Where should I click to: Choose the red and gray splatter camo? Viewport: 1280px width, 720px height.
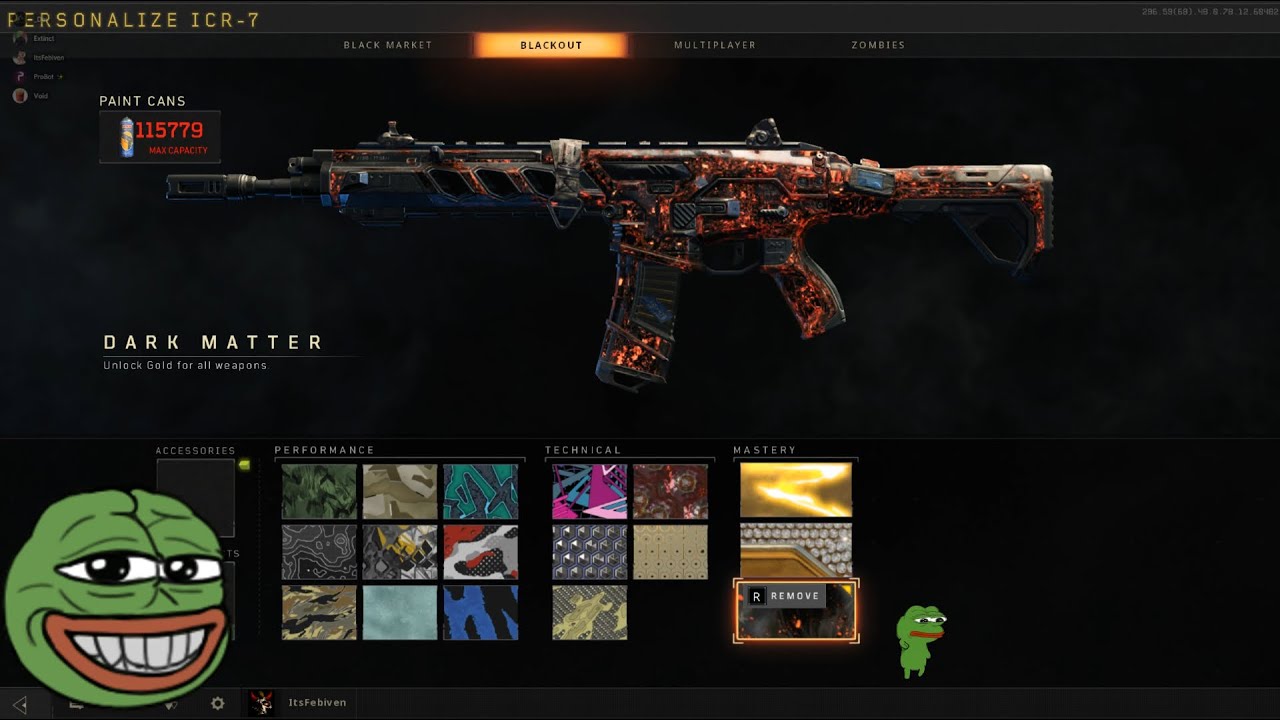point(481,552)
